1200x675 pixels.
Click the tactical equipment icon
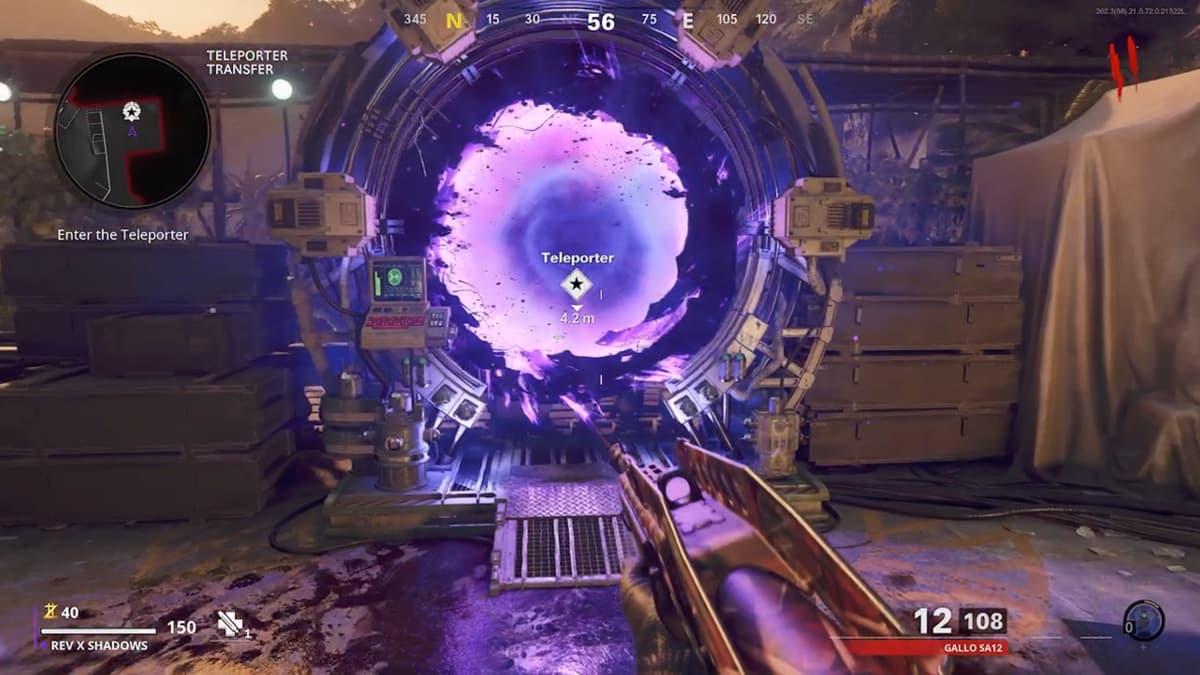click(232, 625)
